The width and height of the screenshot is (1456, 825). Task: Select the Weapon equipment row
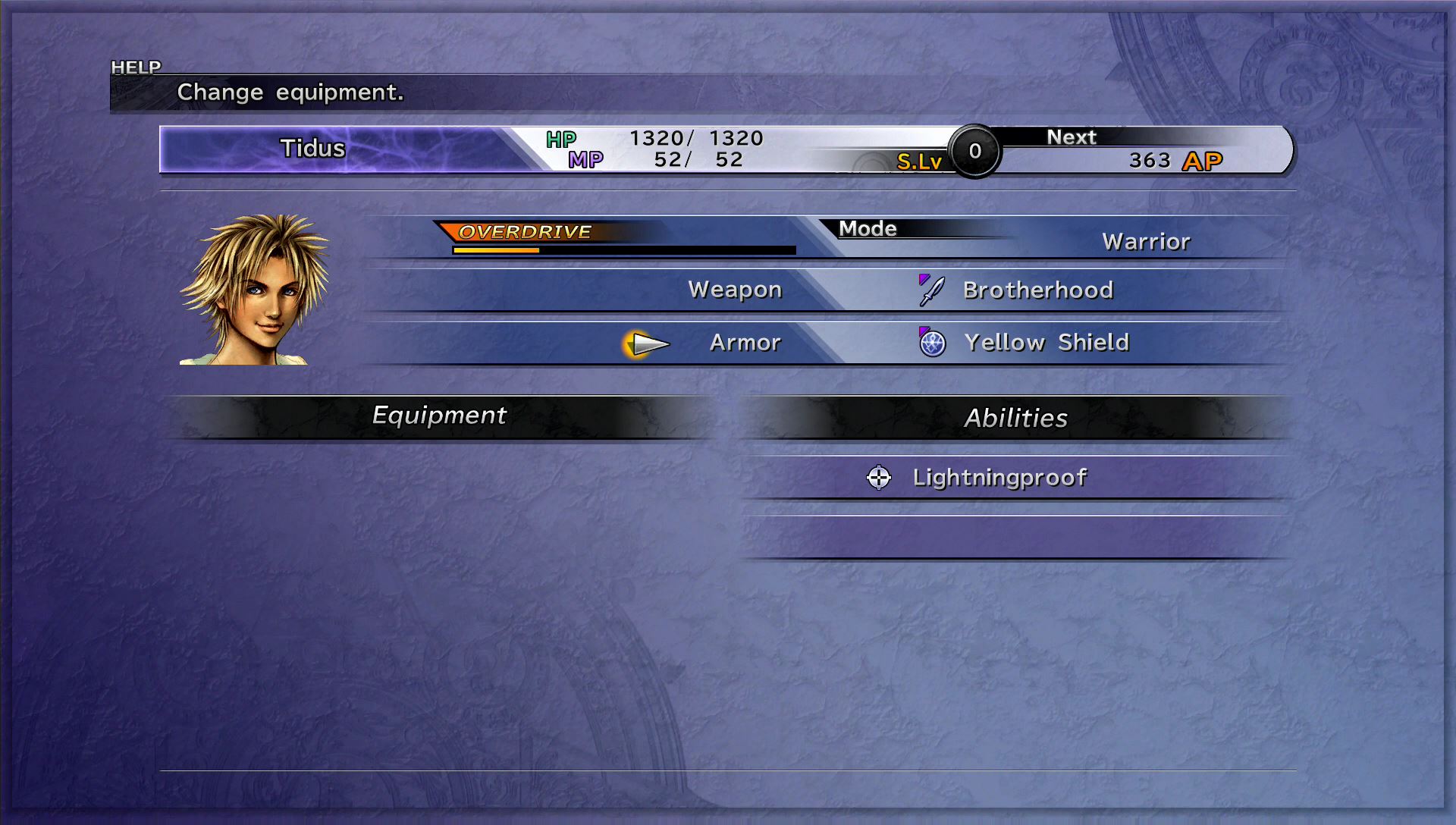(x=734, y=290)
